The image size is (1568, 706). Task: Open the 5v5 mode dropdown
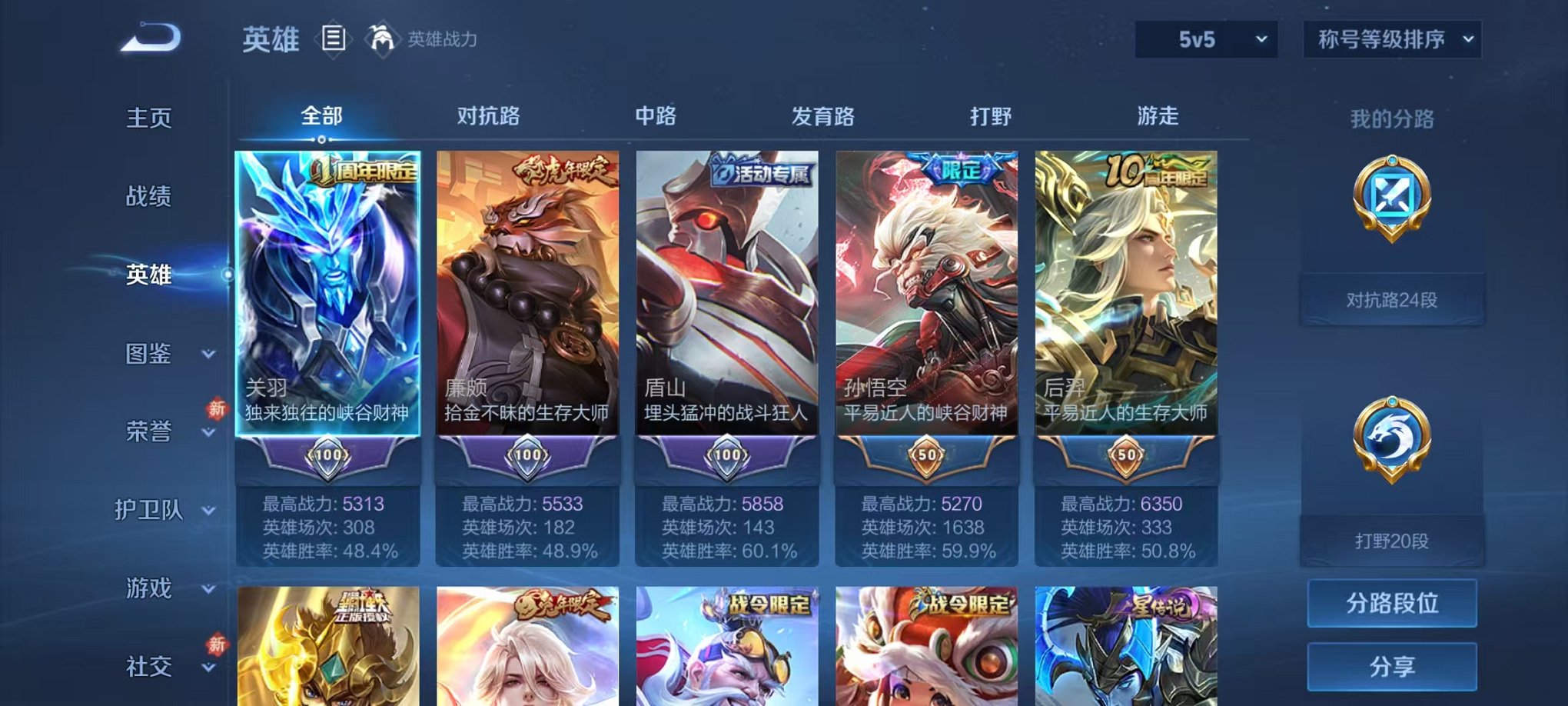click(1204, 38)
